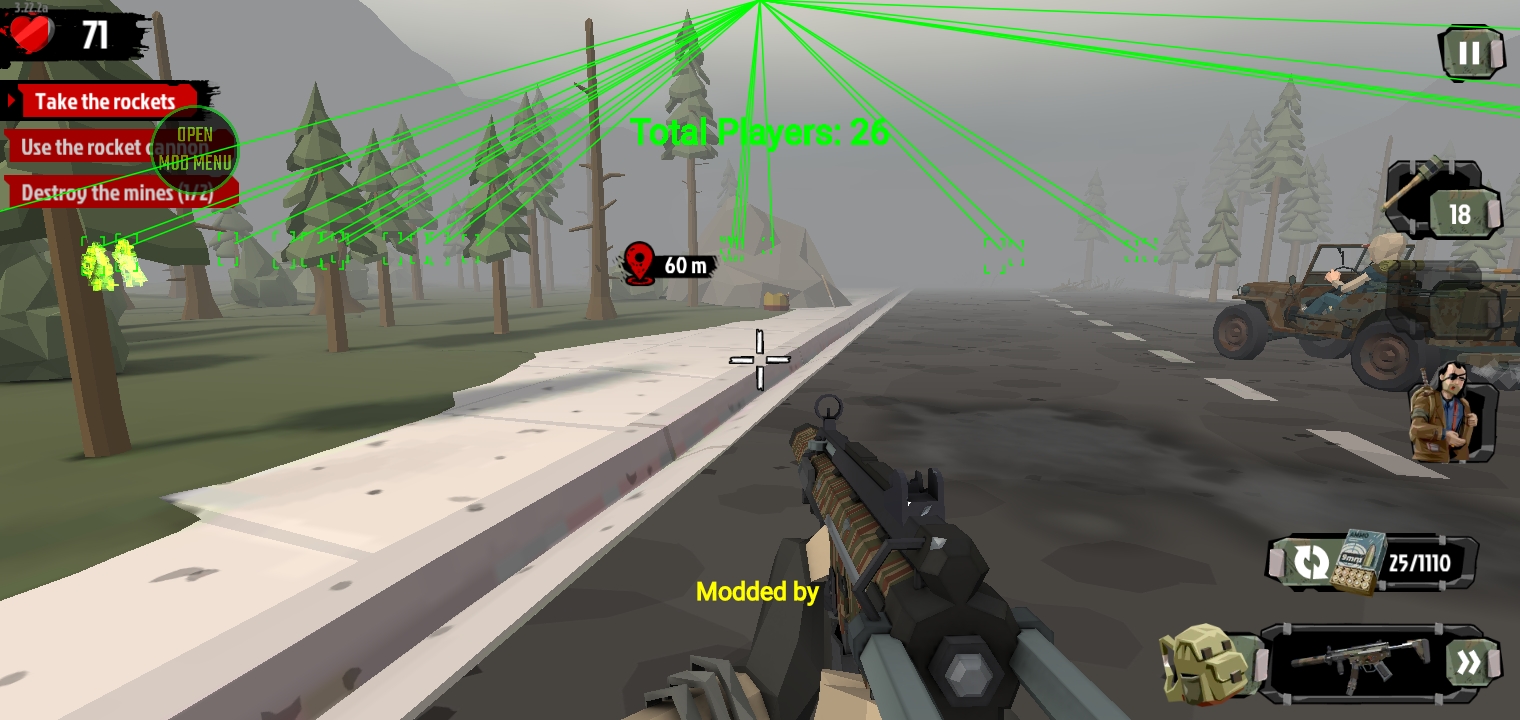Viewport: 1520px width, 720px height.
Task: Expand the arrow beside Take the rockets
Action: 14,101
